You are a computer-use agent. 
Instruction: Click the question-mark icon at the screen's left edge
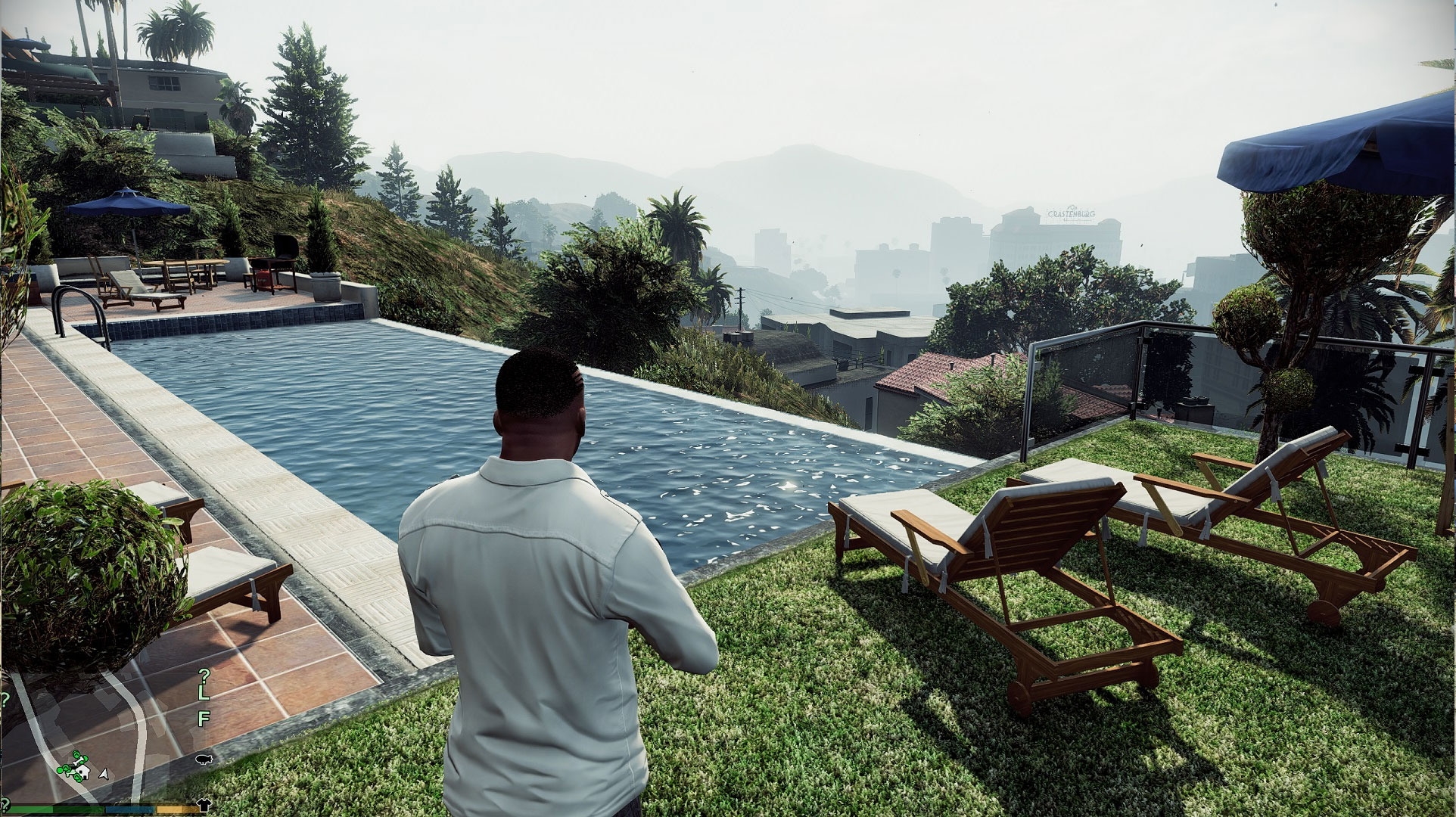click(5, 699)
